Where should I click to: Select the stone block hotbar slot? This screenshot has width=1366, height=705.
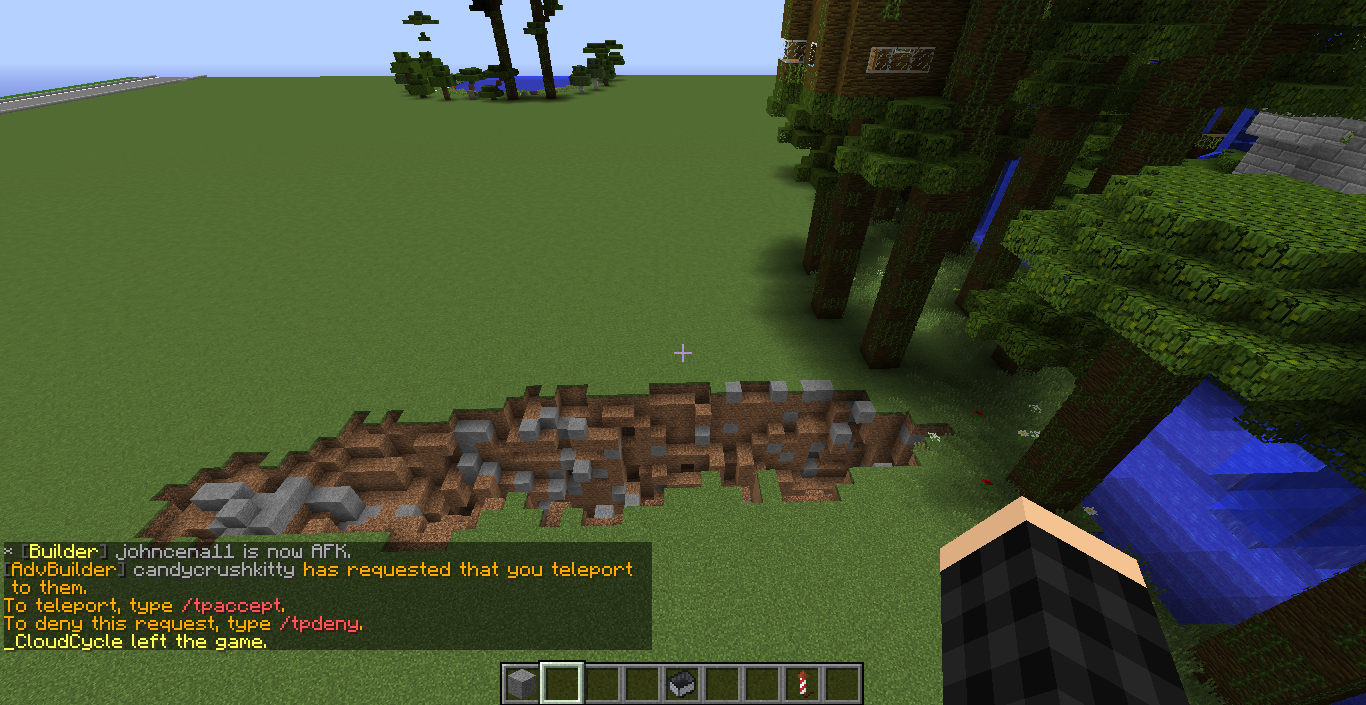520,684
